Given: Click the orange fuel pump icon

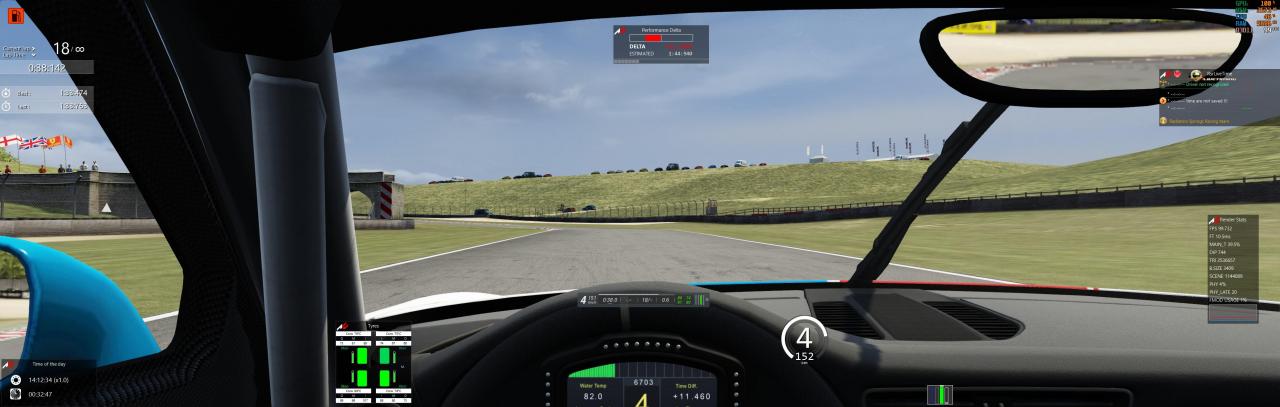Looking at the screenshot, I should click(15, 15).
